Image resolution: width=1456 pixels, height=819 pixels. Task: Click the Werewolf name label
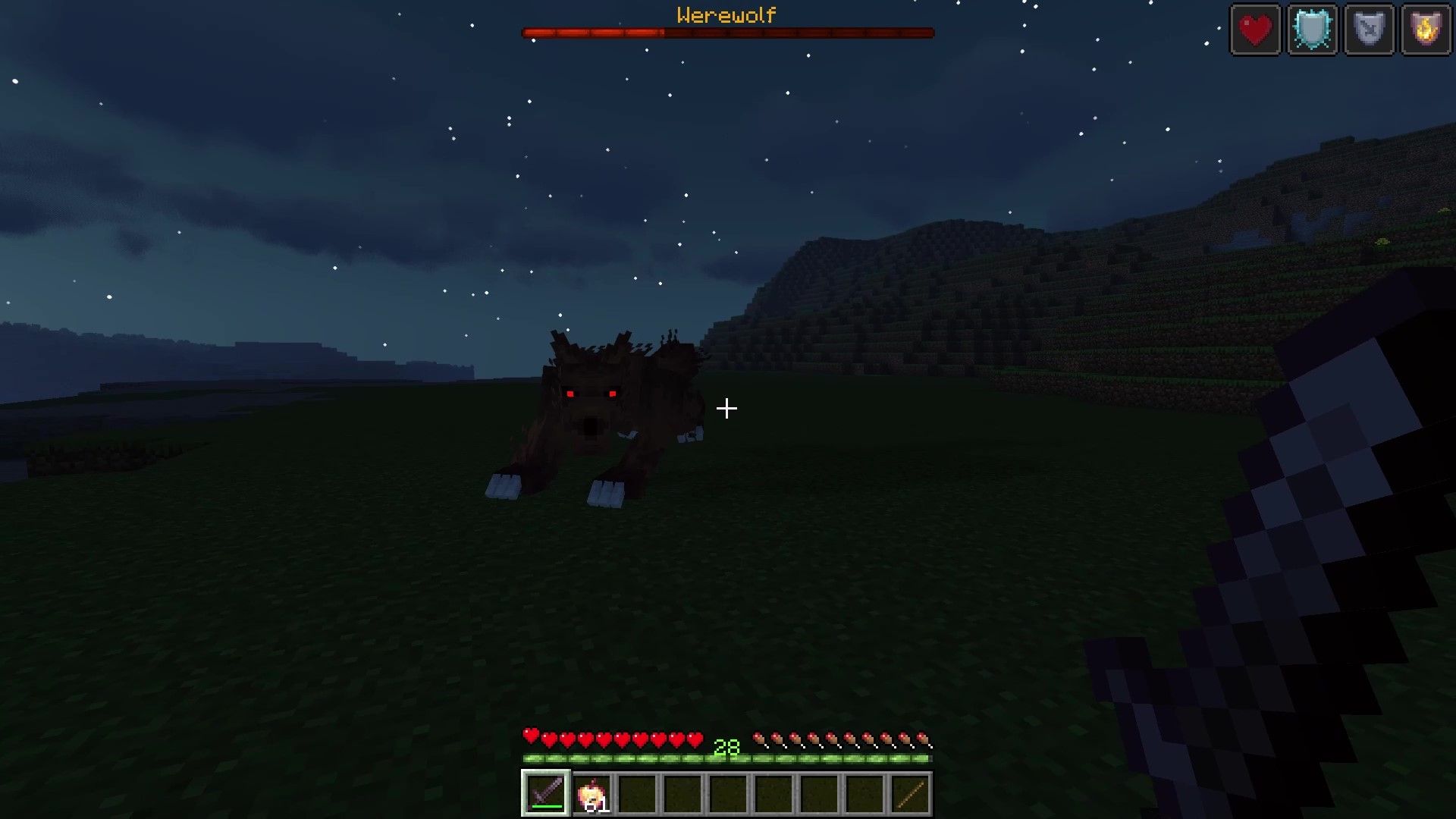point(726,14)
